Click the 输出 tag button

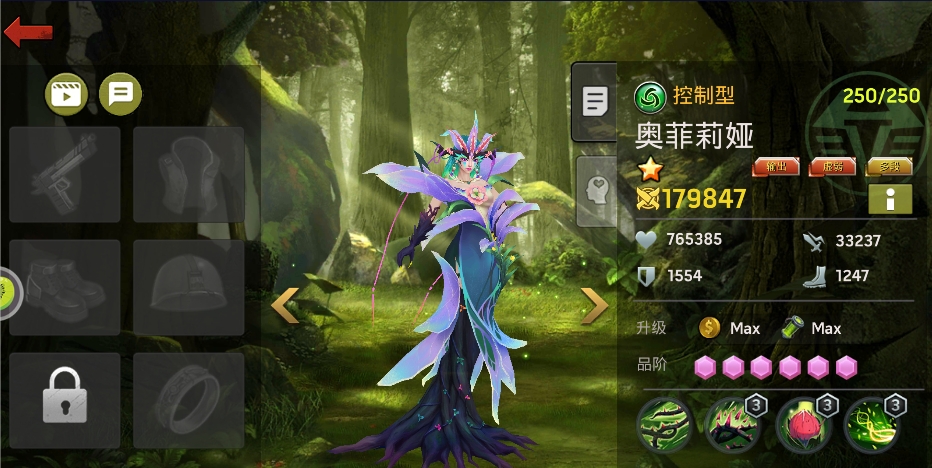tap(775, 167)
